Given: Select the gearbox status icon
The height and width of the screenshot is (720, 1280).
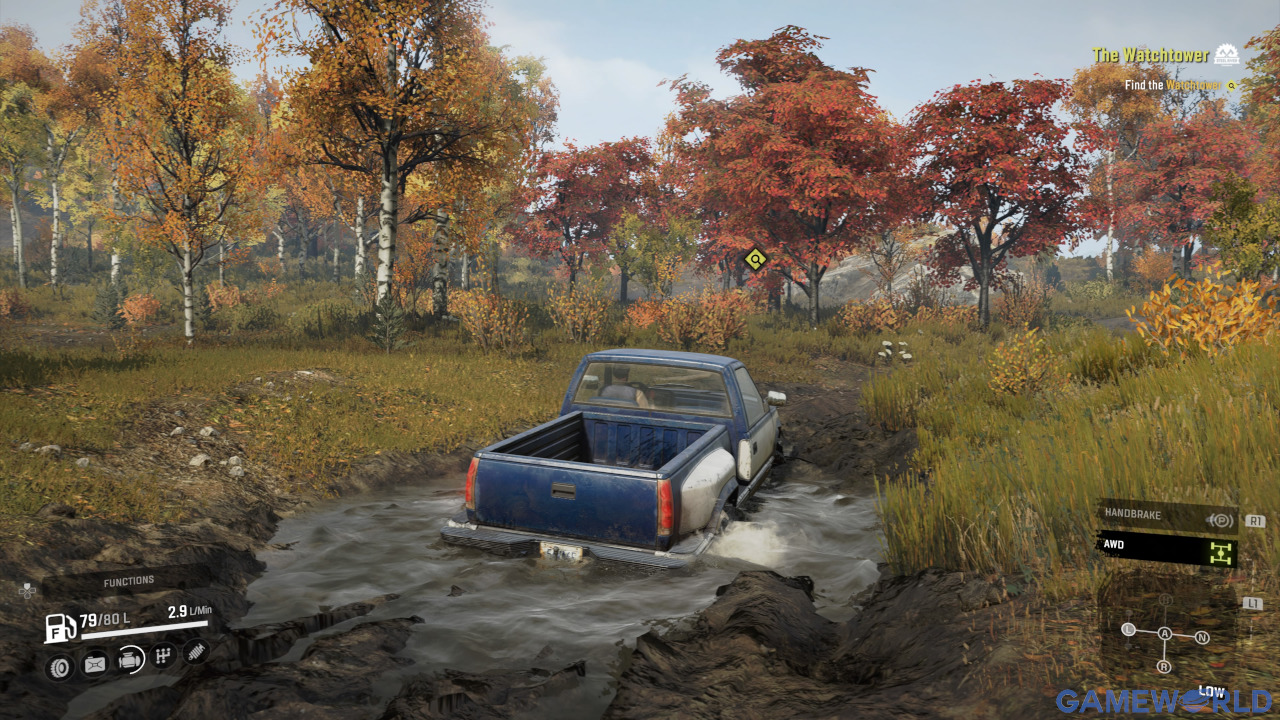Looking at the screenshot, I should (x=164, y=655).
